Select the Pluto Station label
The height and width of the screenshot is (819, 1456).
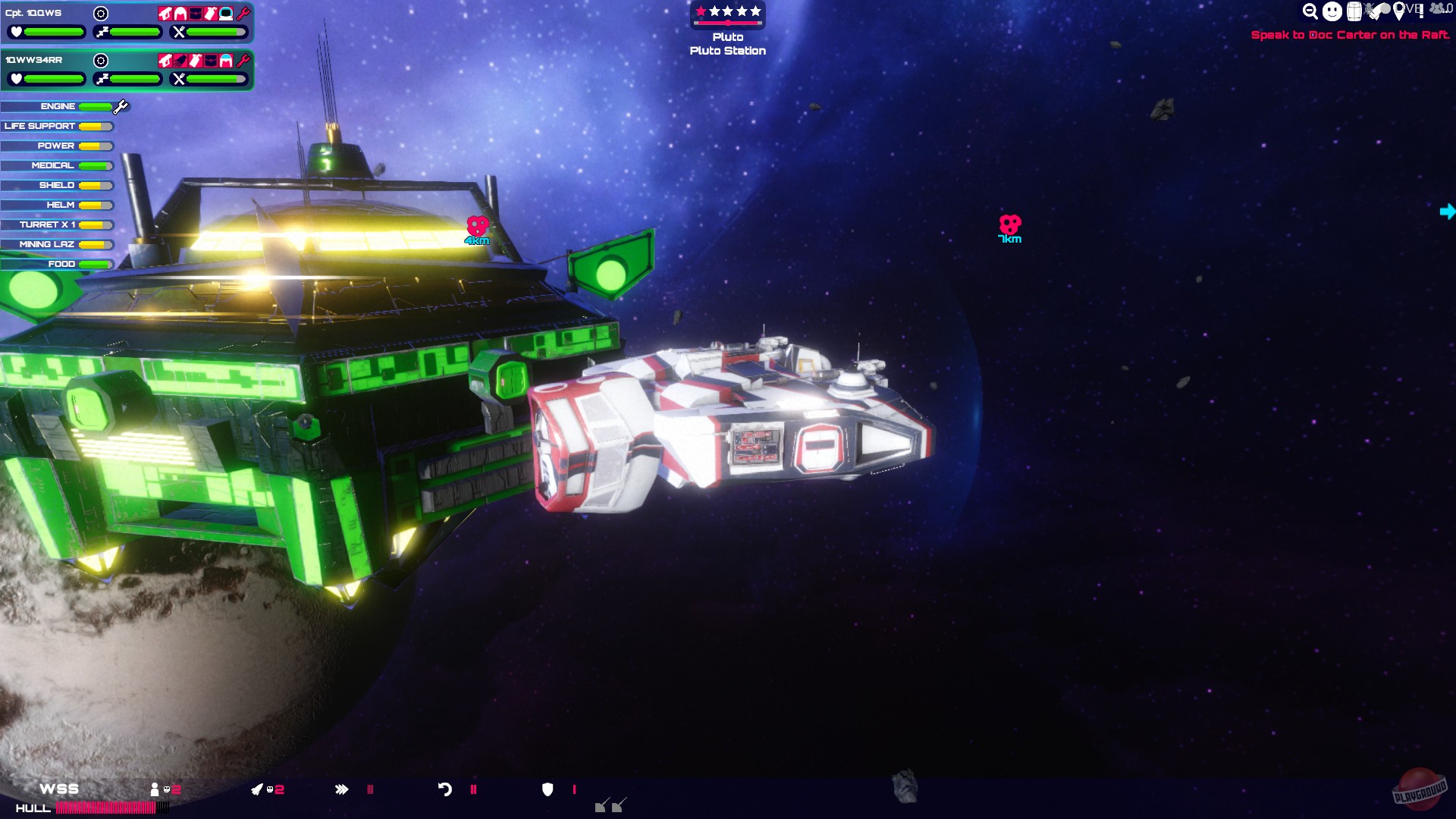click(x=726, y=51)
